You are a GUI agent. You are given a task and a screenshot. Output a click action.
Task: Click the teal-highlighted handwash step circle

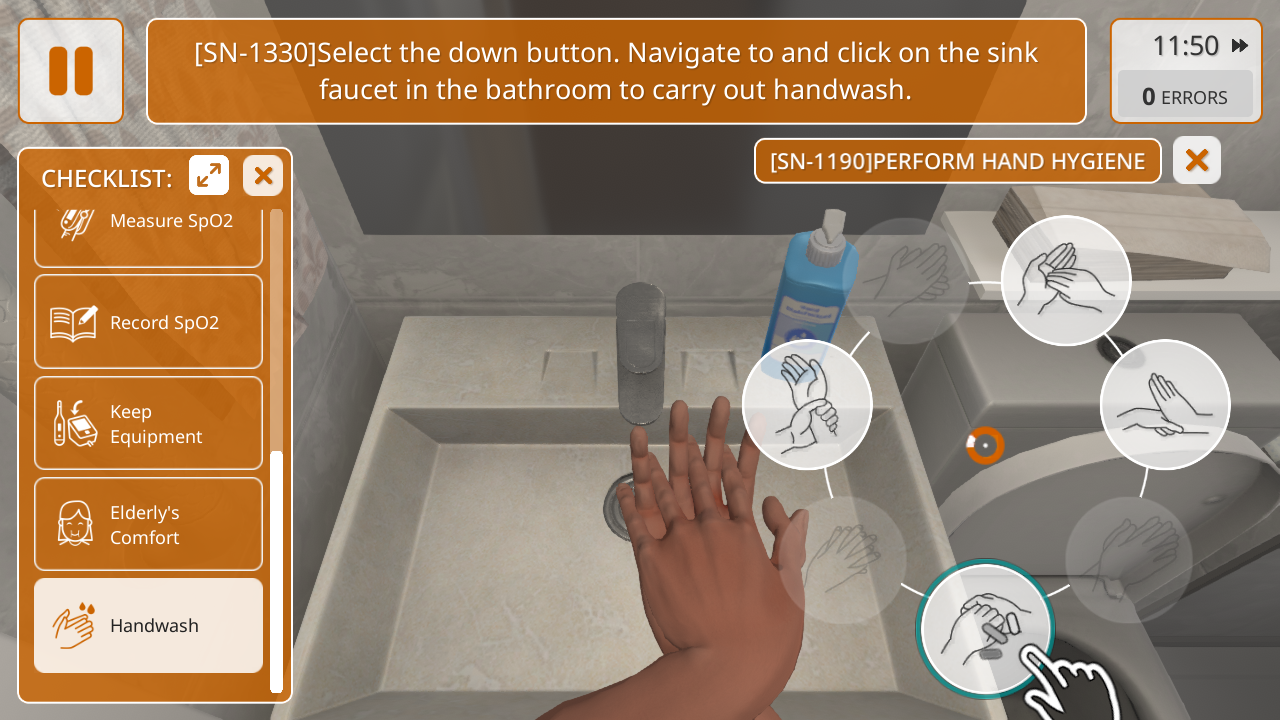pyautogui.click(x=985, y=628)
